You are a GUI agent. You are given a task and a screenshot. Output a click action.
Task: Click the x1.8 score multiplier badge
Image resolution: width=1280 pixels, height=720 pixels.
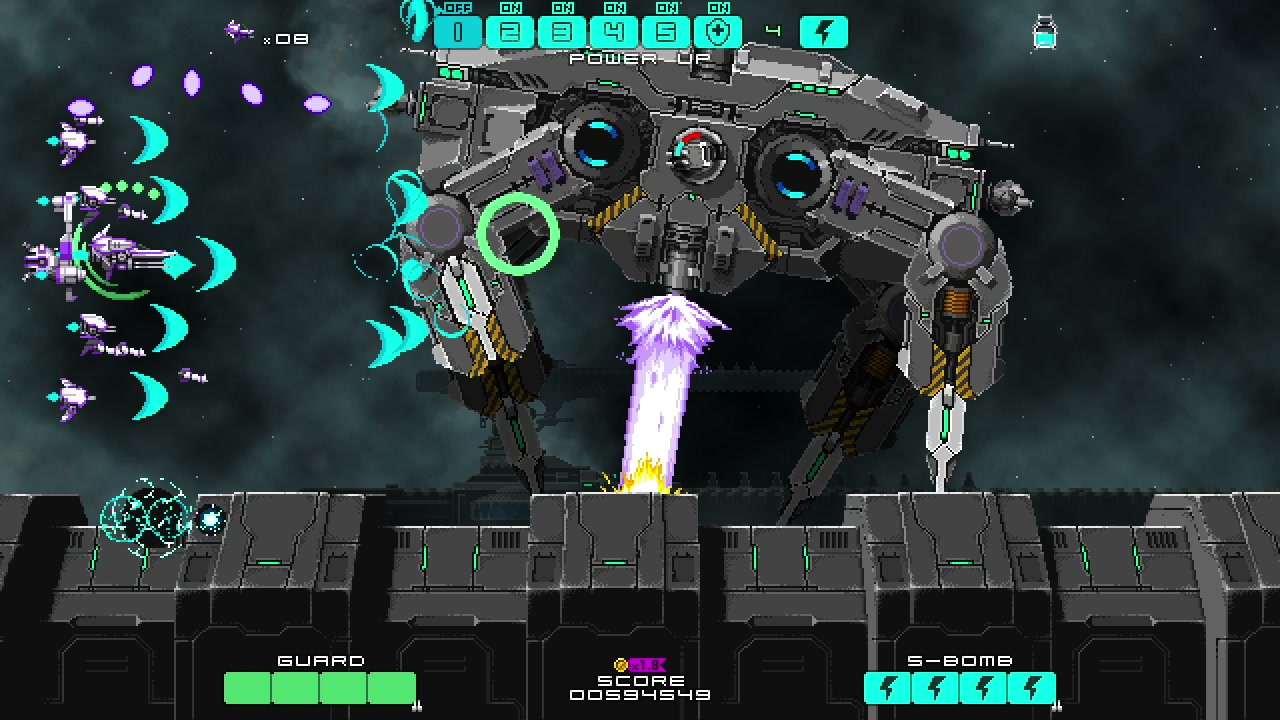tap(649, 663)
